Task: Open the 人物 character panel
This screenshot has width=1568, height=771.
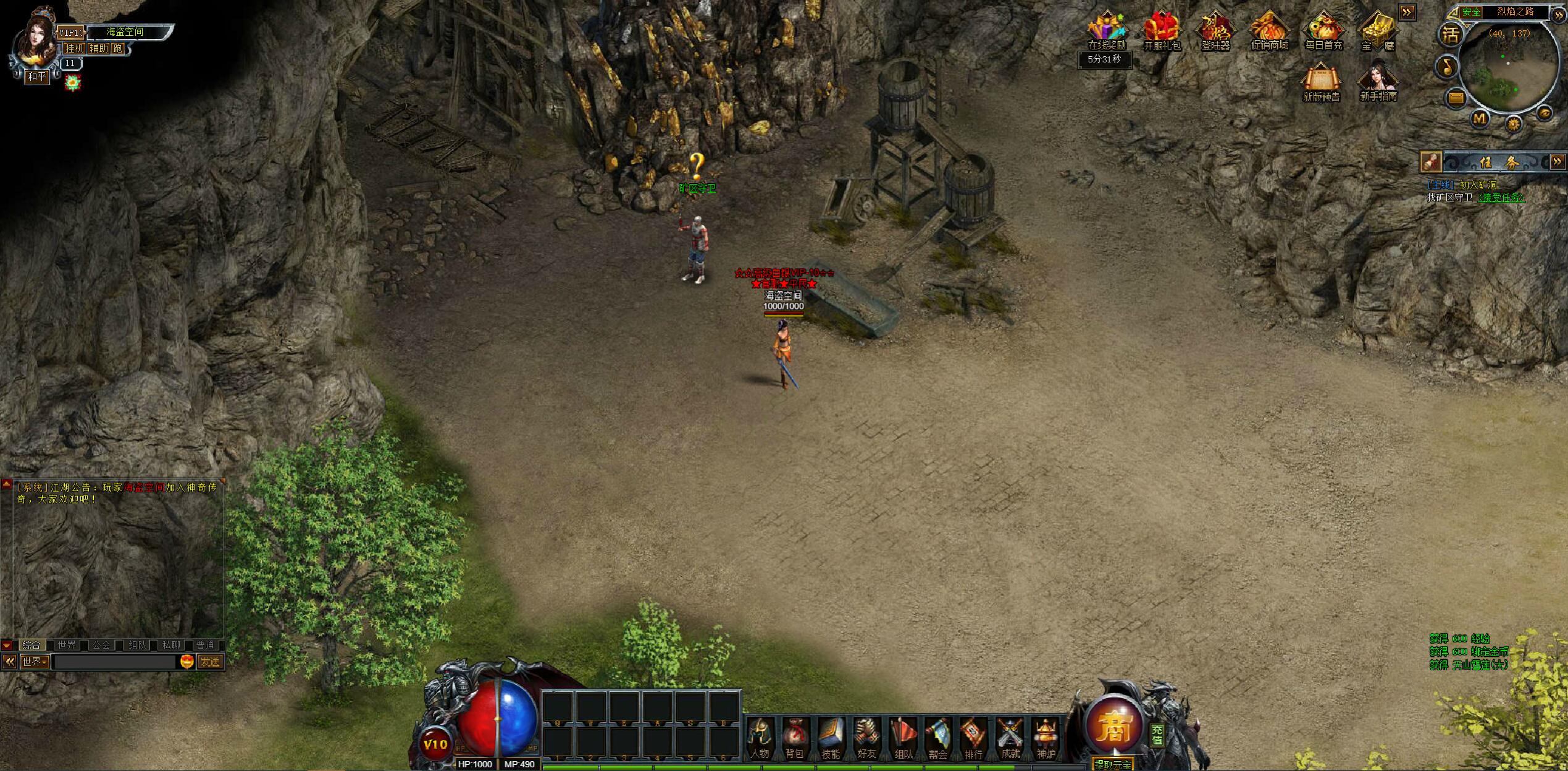Action: pyautogui.click(x=760, y=739)
